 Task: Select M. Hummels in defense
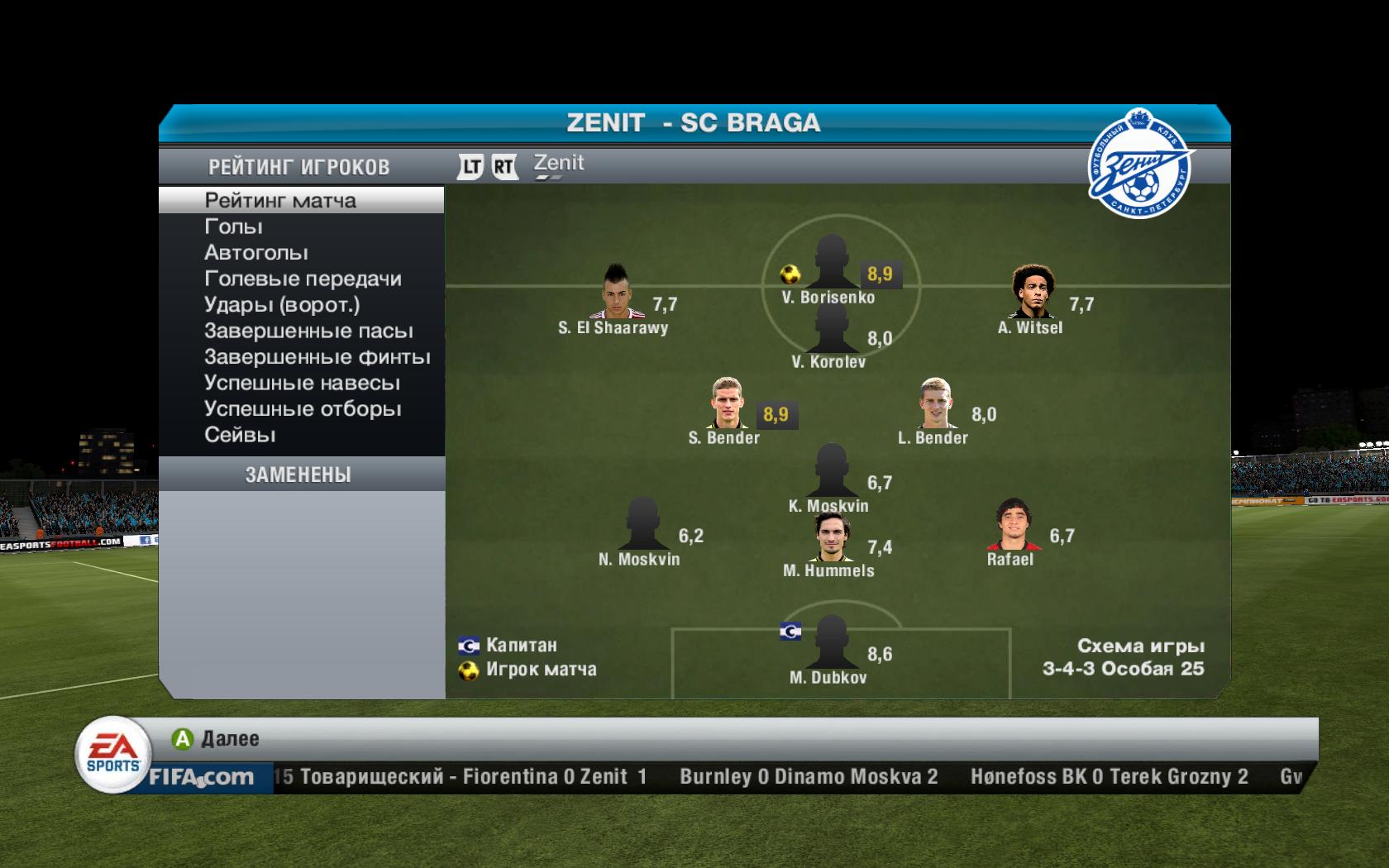pyautogui.click(x=831, y=537)
